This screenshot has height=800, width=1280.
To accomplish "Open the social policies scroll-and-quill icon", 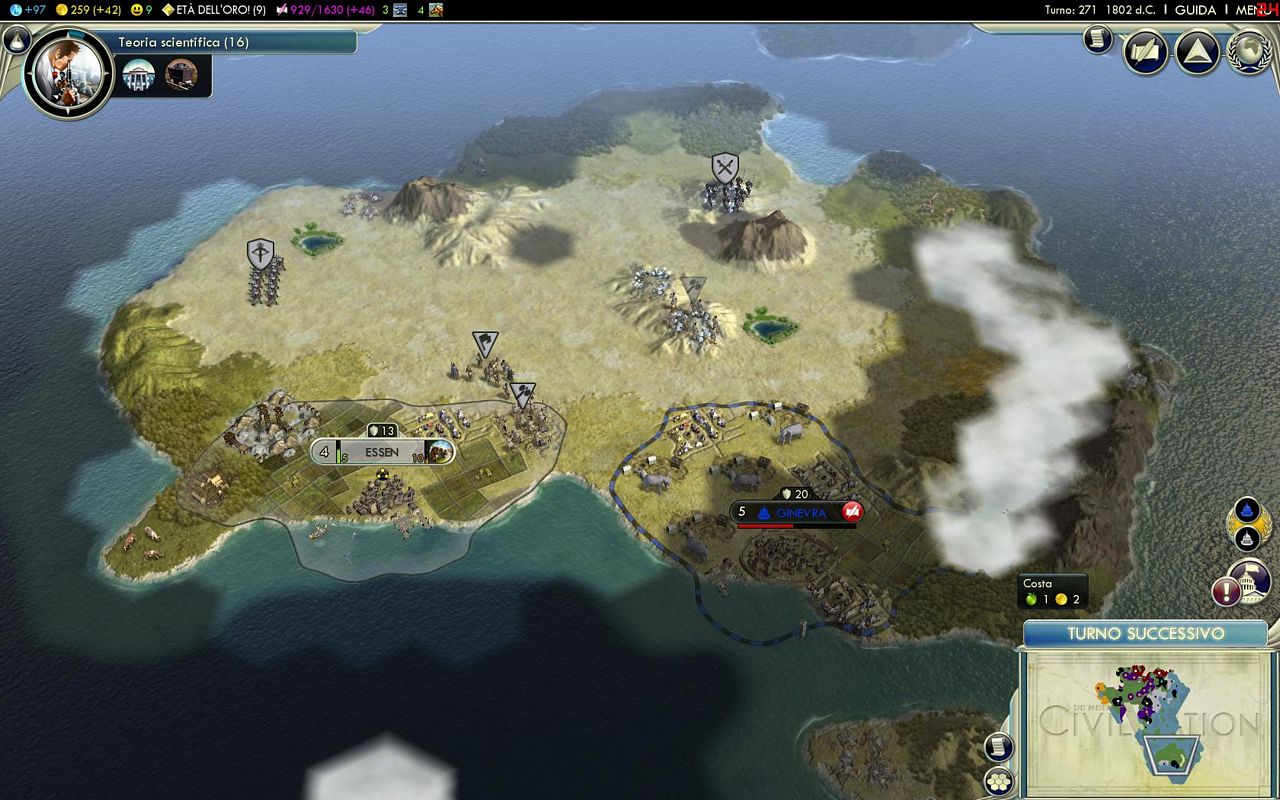I will click(x=1145, y=52).
